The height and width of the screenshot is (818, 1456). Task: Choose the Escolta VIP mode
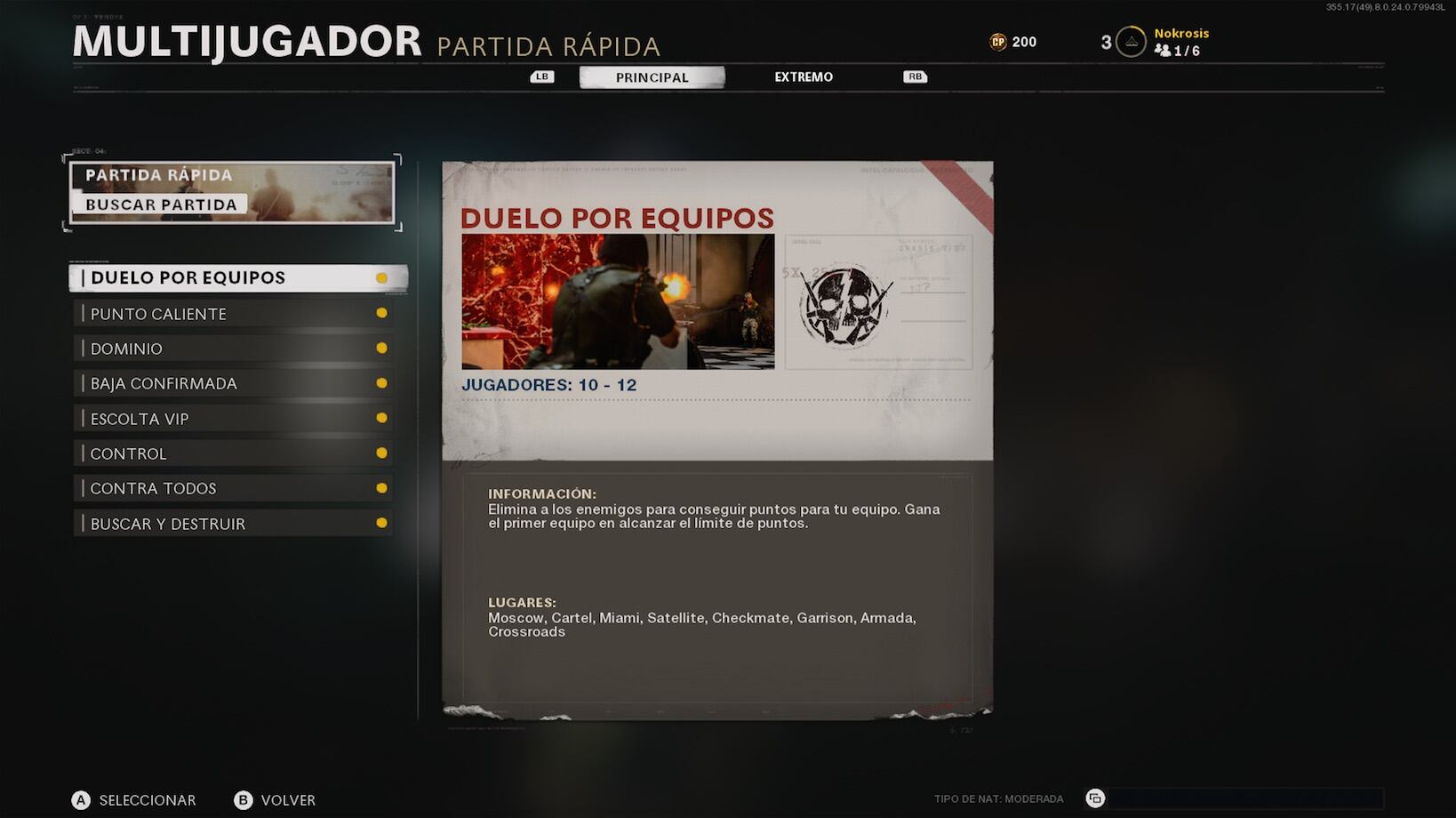(234, 419)
